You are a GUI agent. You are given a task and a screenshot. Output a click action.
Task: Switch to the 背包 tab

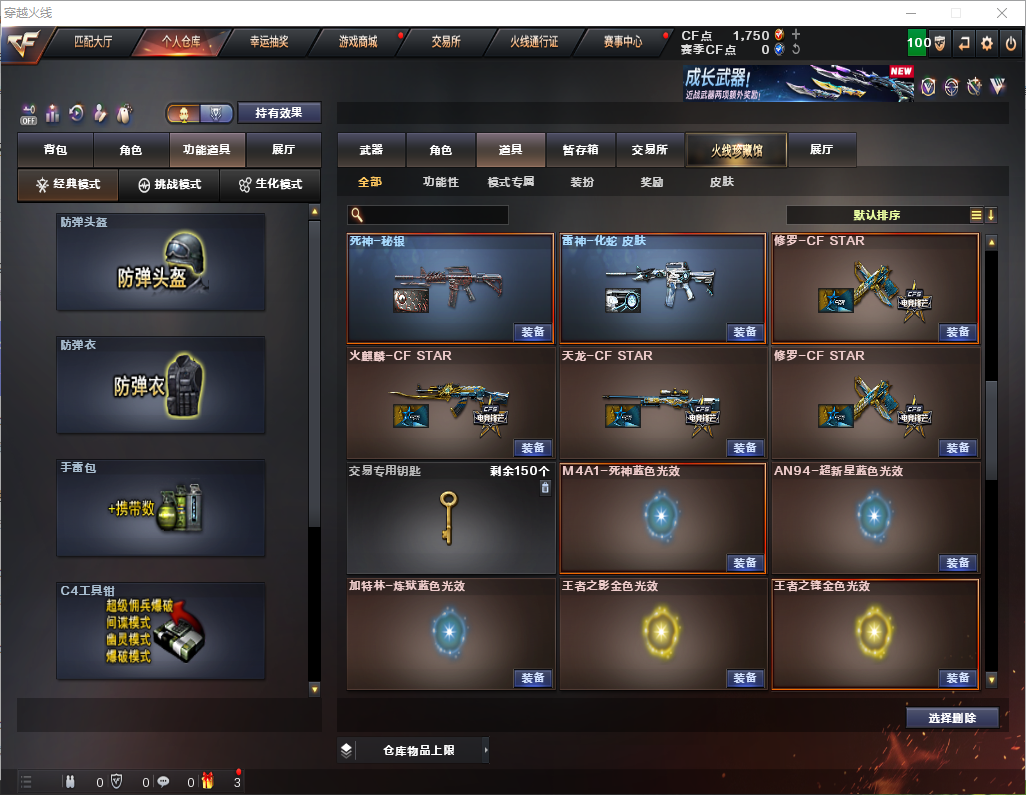point(56,150)
